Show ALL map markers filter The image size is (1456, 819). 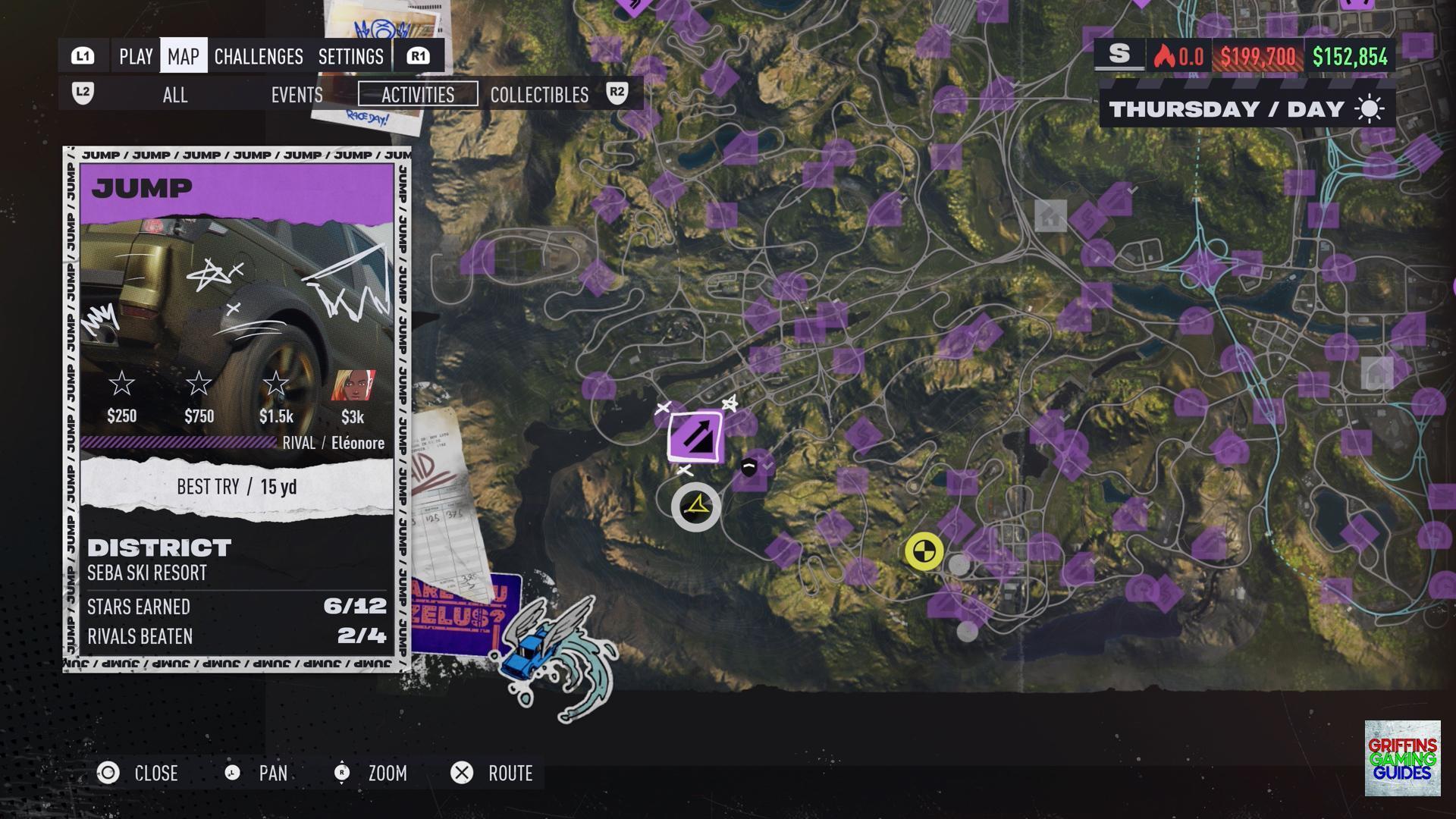click(x=175, y=95)
